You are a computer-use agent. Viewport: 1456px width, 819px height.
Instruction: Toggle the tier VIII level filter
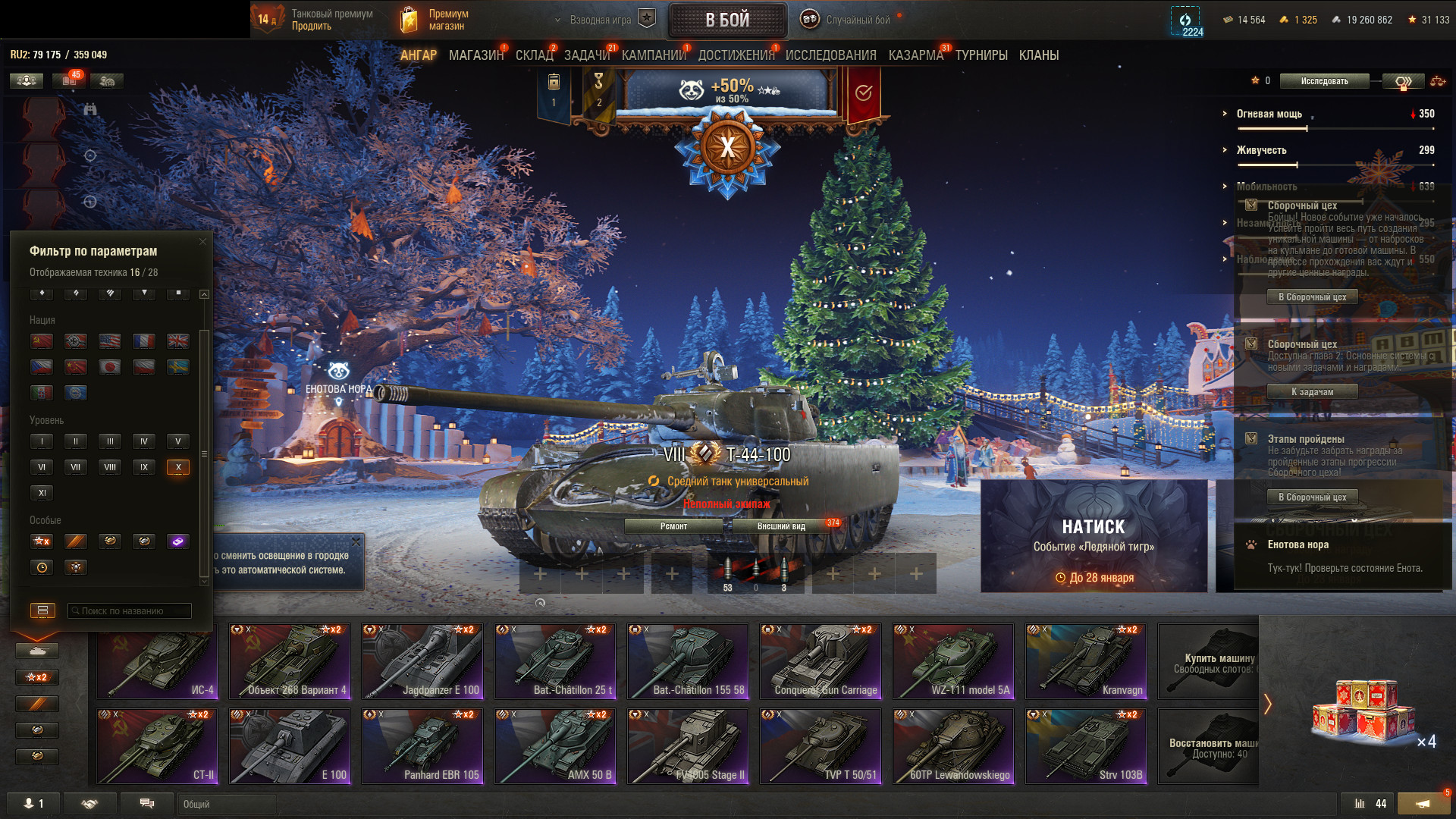(x=110, y=467)
